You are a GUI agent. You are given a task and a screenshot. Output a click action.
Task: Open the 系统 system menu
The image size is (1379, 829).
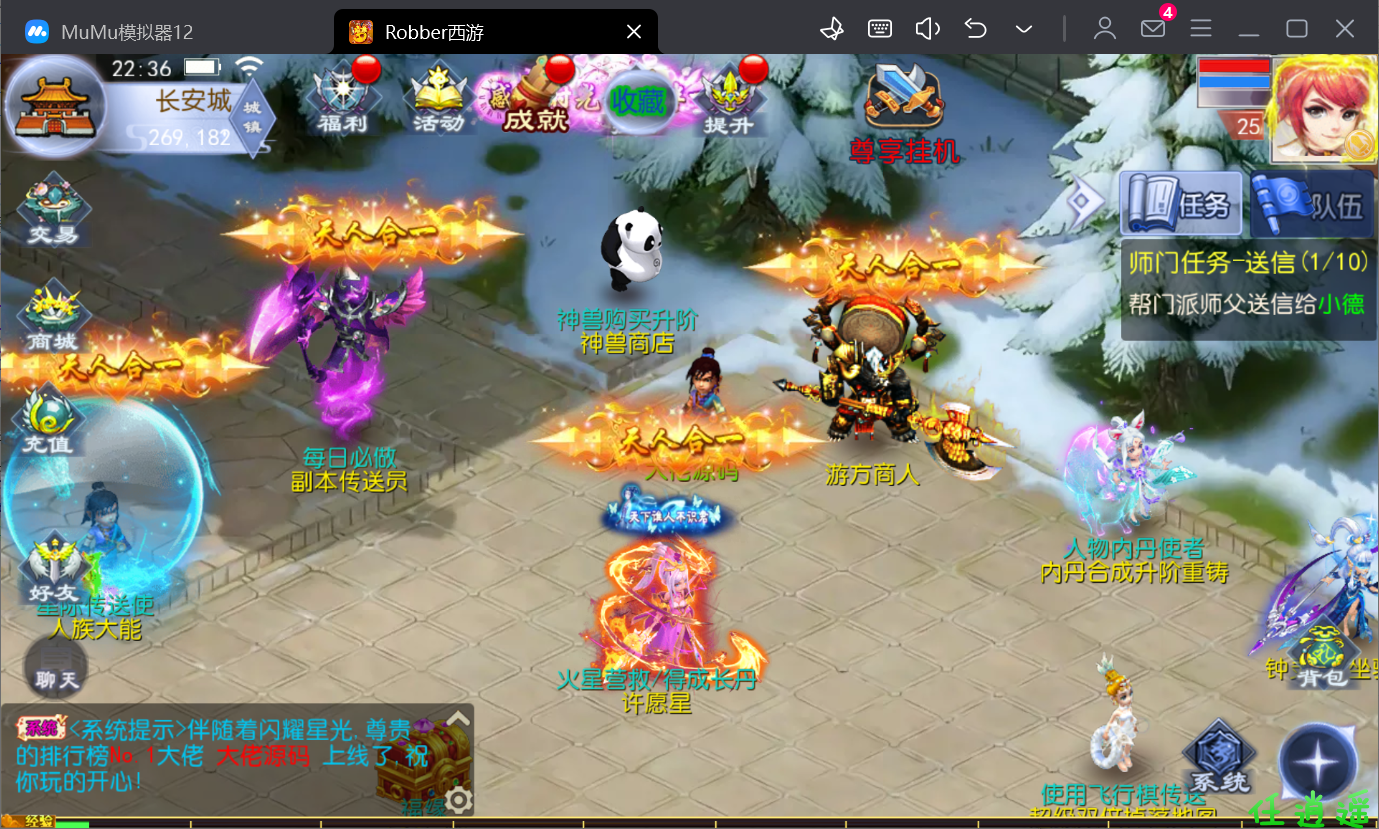coord(1220,759)
